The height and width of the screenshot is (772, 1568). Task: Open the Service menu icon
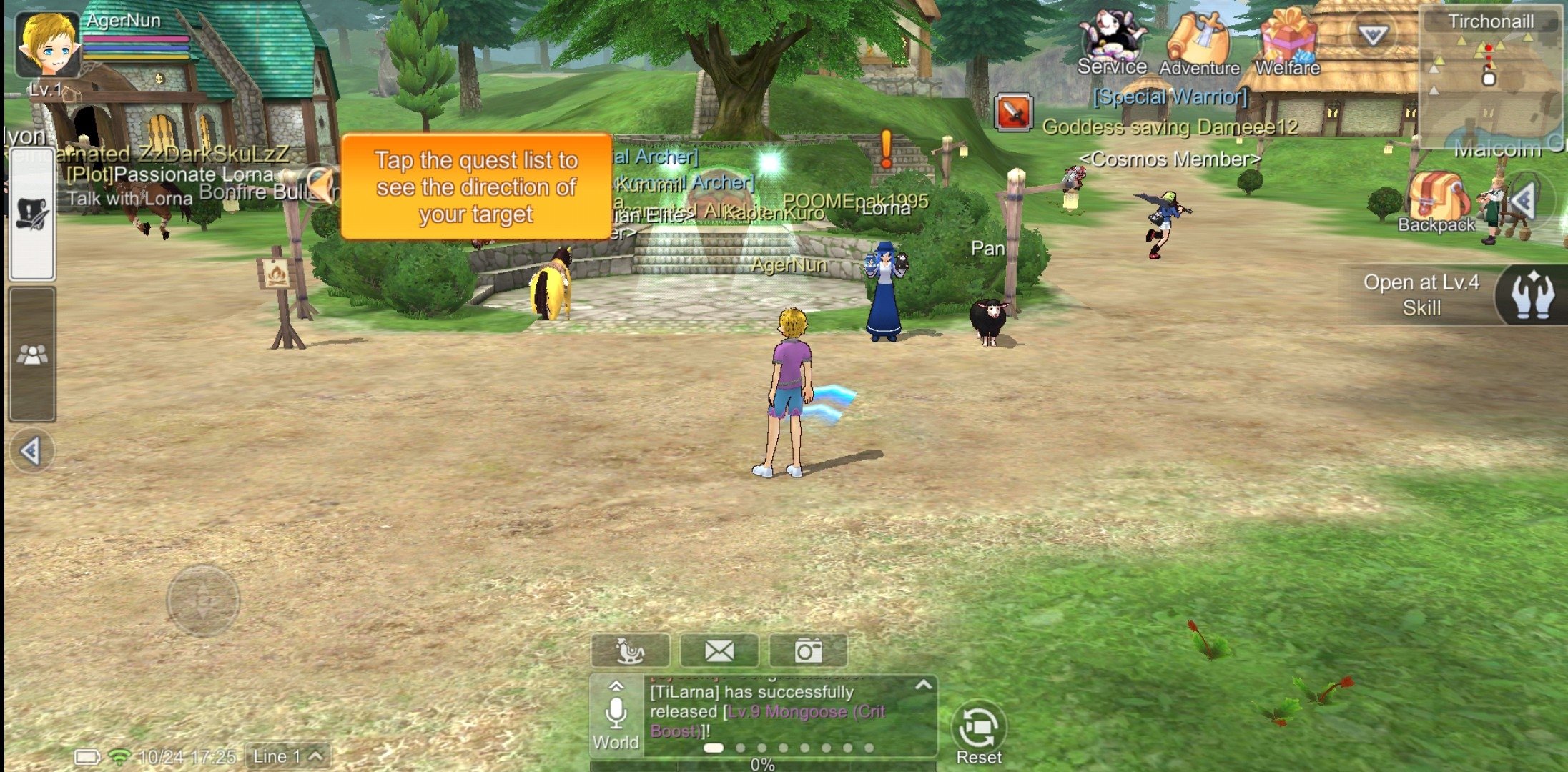point(1112,41)
